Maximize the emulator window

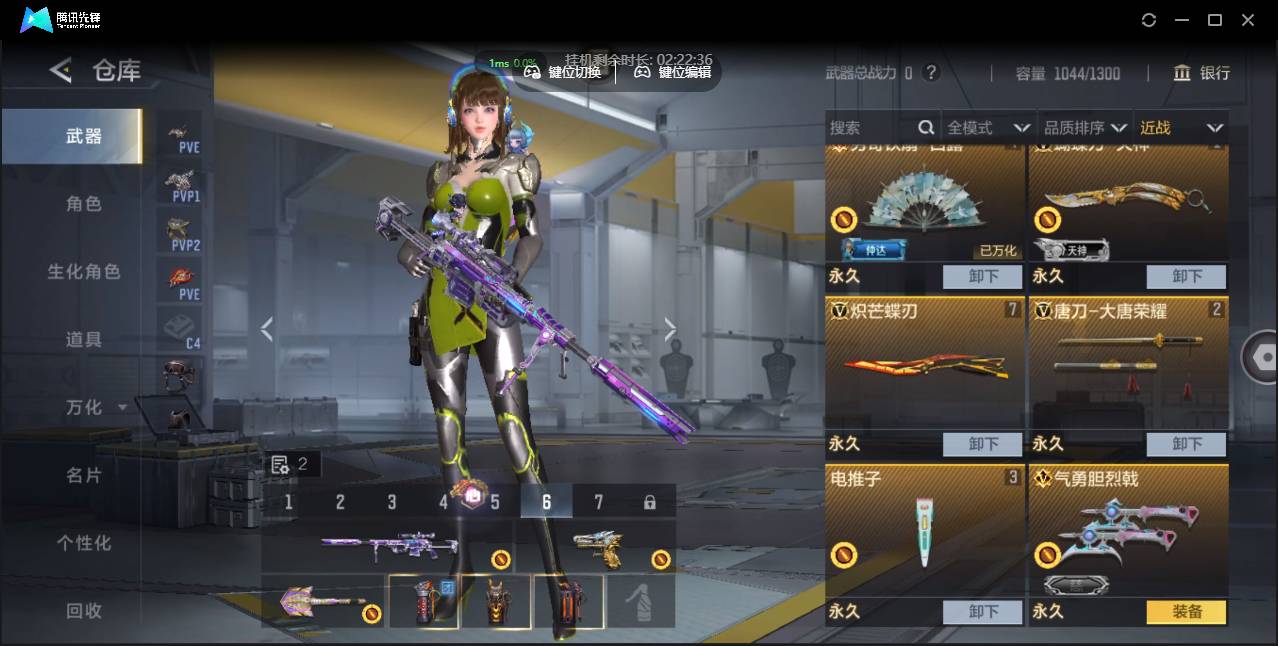1215,20
